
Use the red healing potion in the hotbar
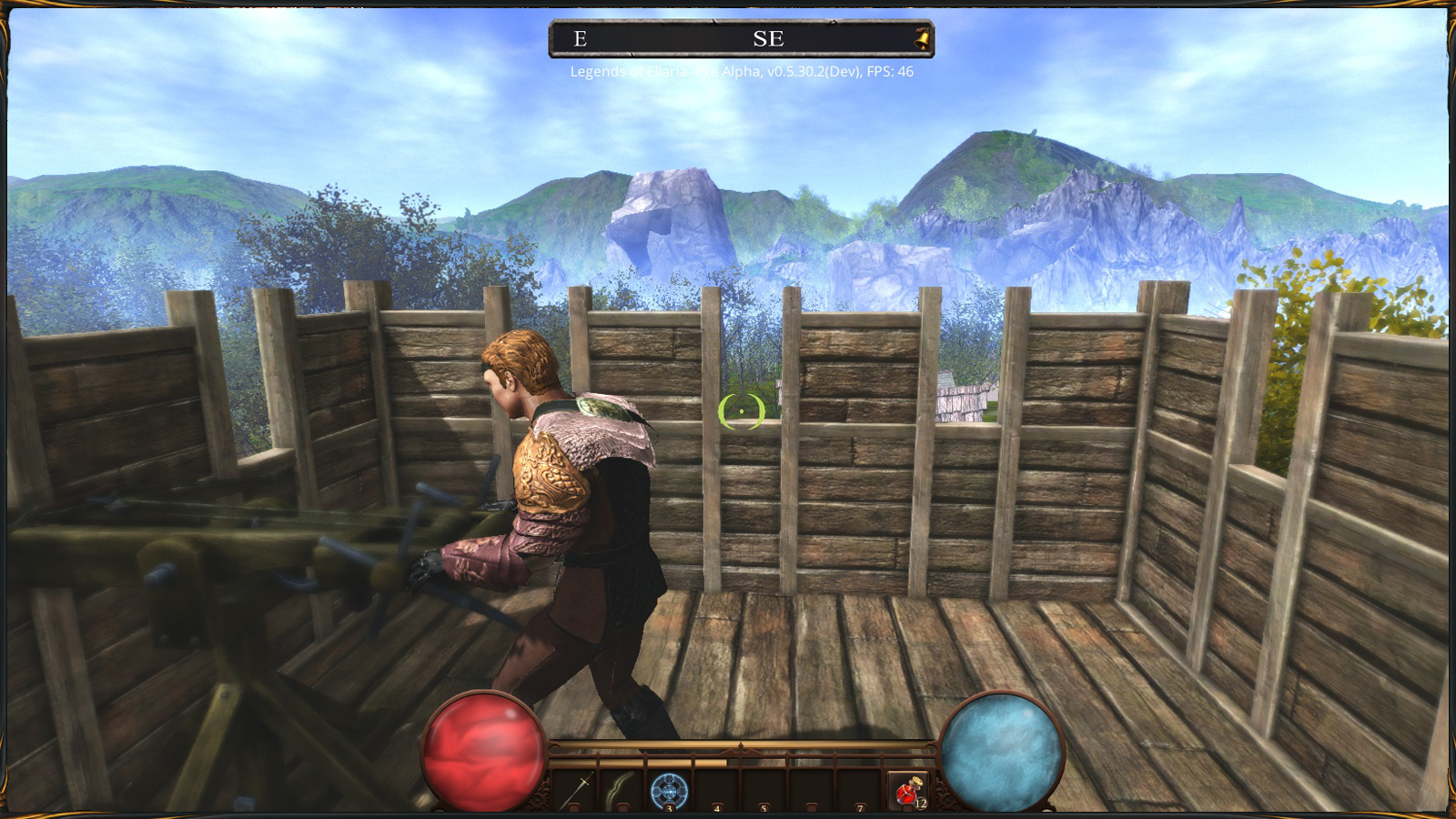[910, 790]
